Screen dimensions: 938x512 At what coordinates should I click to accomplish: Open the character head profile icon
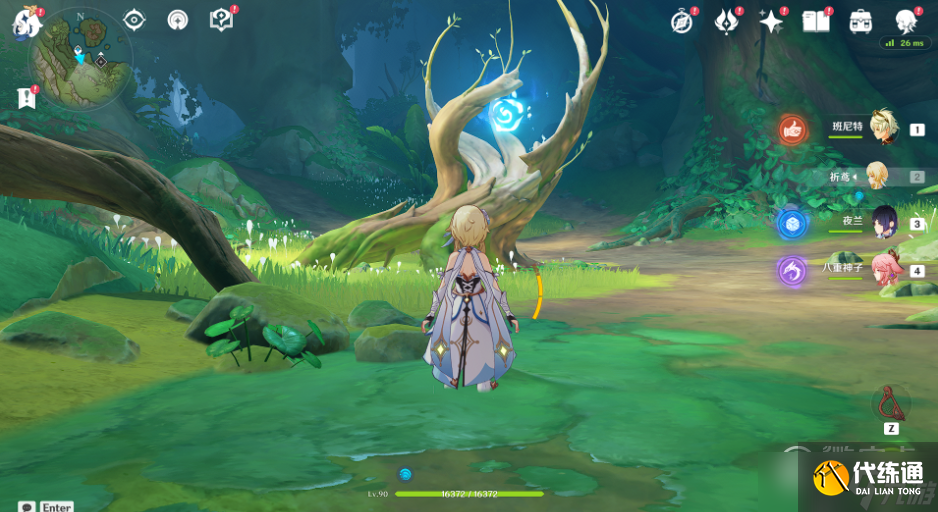pyautogui.click(x=906, y=22)
